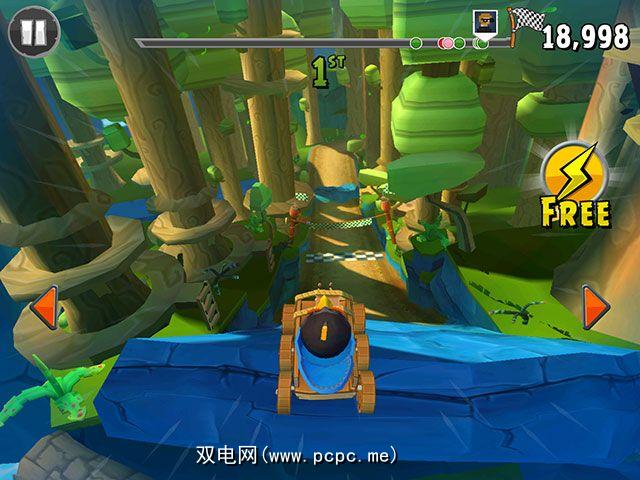Steer right with the right arrow

click(596, 307)
